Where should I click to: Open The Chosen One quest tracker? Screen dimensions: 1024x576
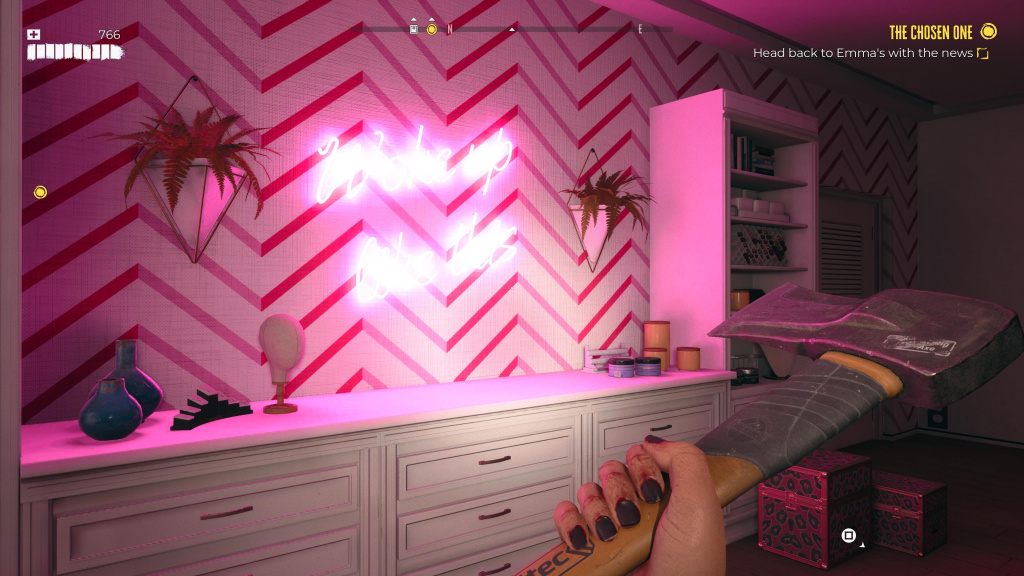[931, 33]
